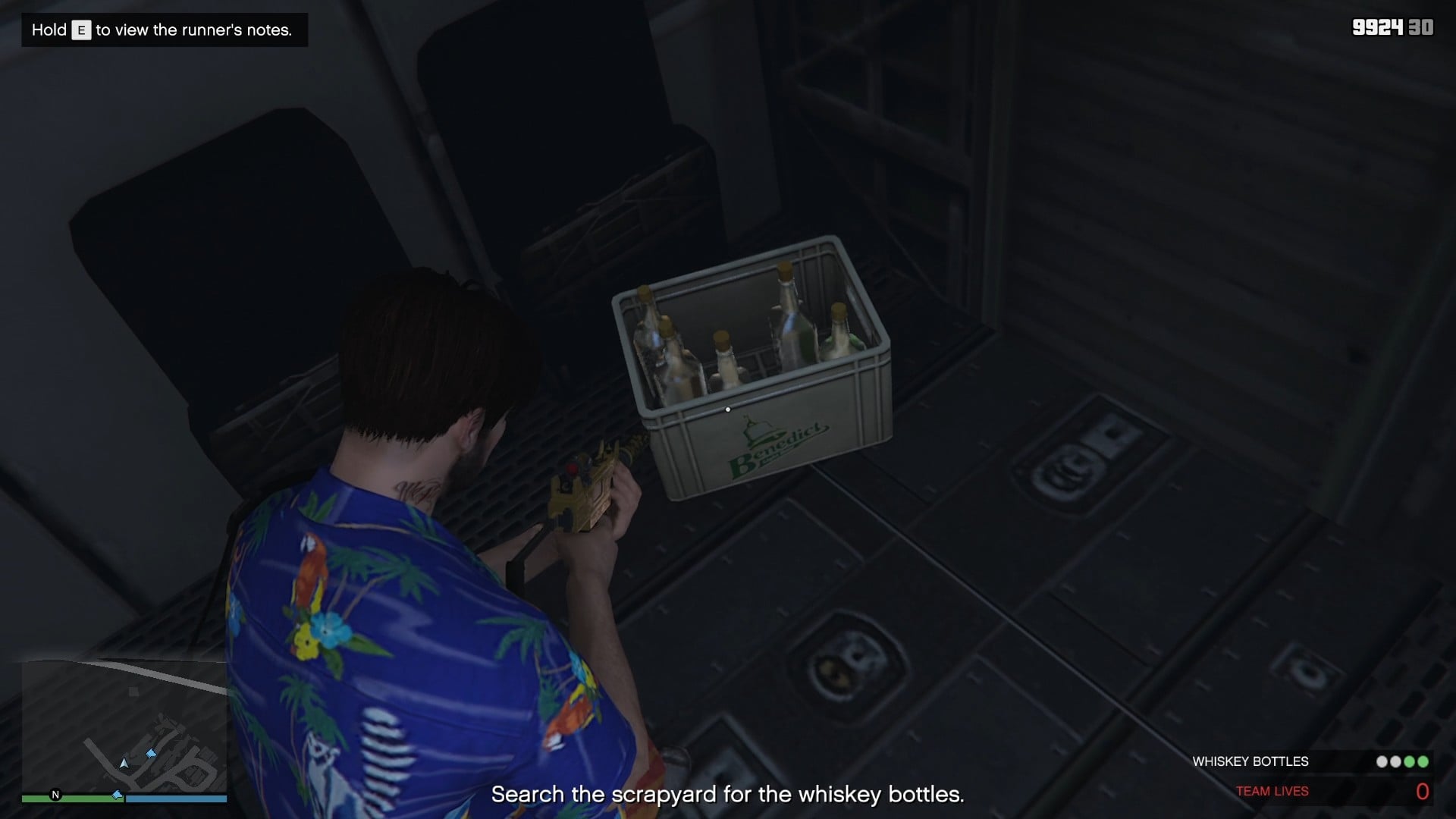The height and width of the screenshot is (819, 1456).
Task: Click the blue blip on the minimap's bottom edge
Action: pos(118,795)
